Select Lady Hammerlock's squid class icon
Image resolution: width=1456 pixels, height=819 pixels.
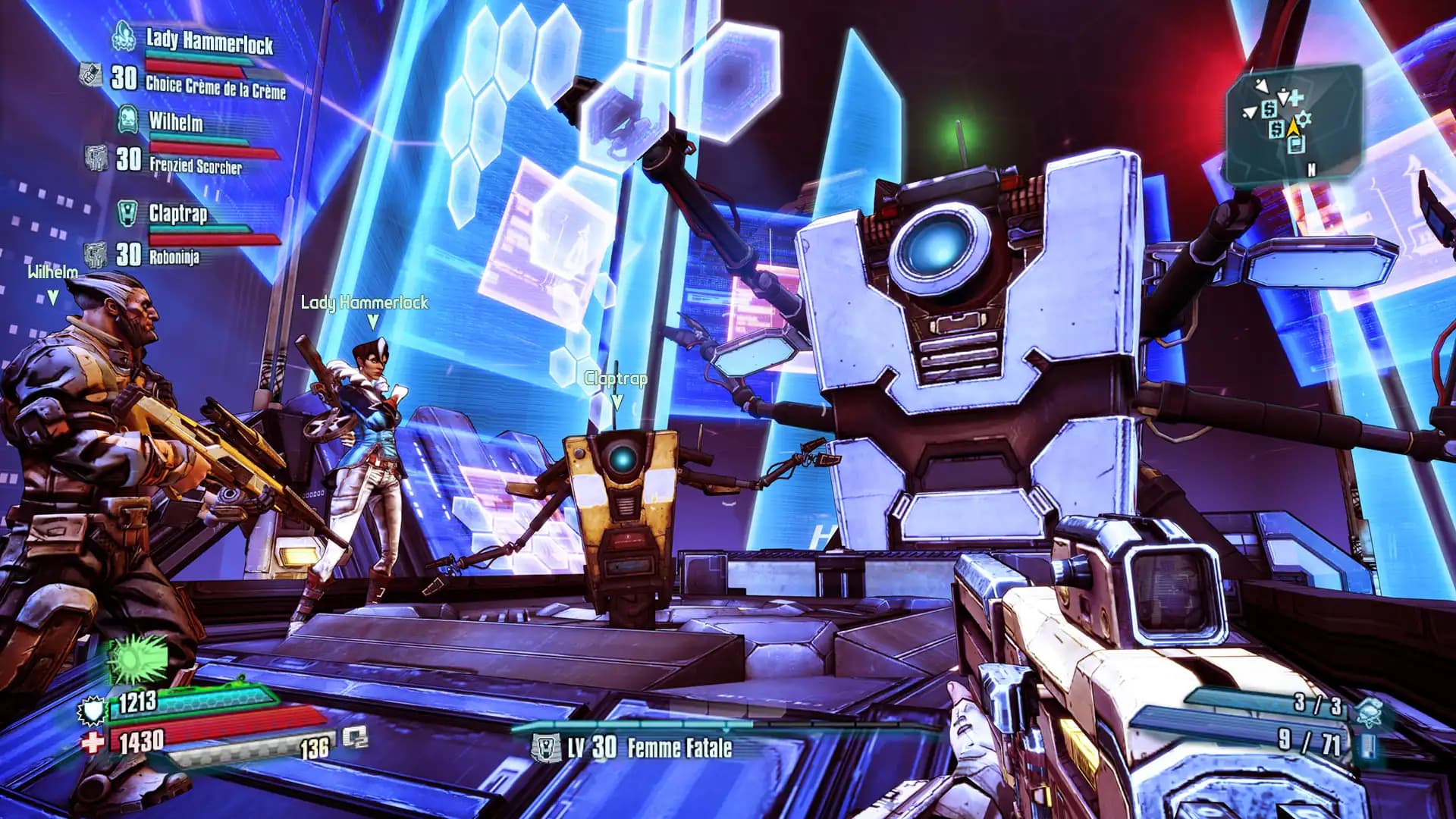[x=124, y=36]
